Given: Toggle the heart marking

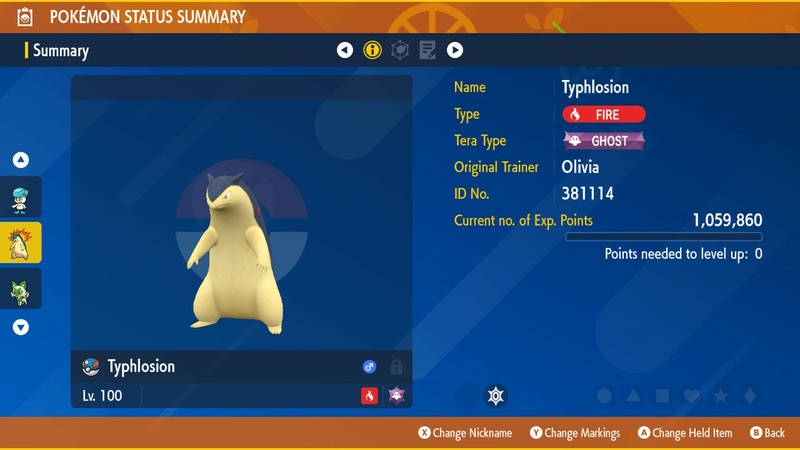Looking at the screenshot, I should (691, 396).
